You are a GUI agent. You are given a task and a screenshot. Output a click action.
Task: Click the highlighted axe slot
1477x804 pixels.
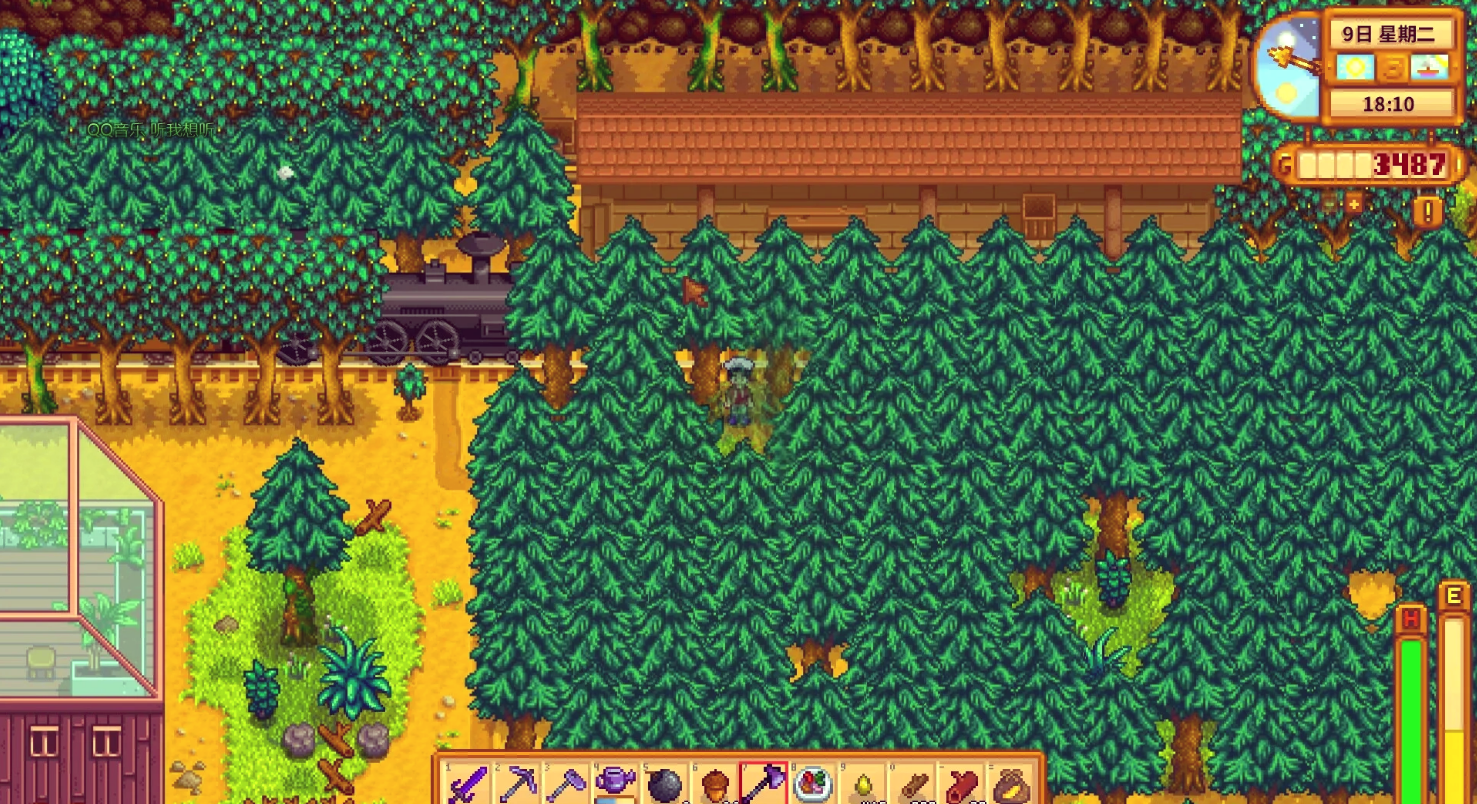tap(763, 785)
